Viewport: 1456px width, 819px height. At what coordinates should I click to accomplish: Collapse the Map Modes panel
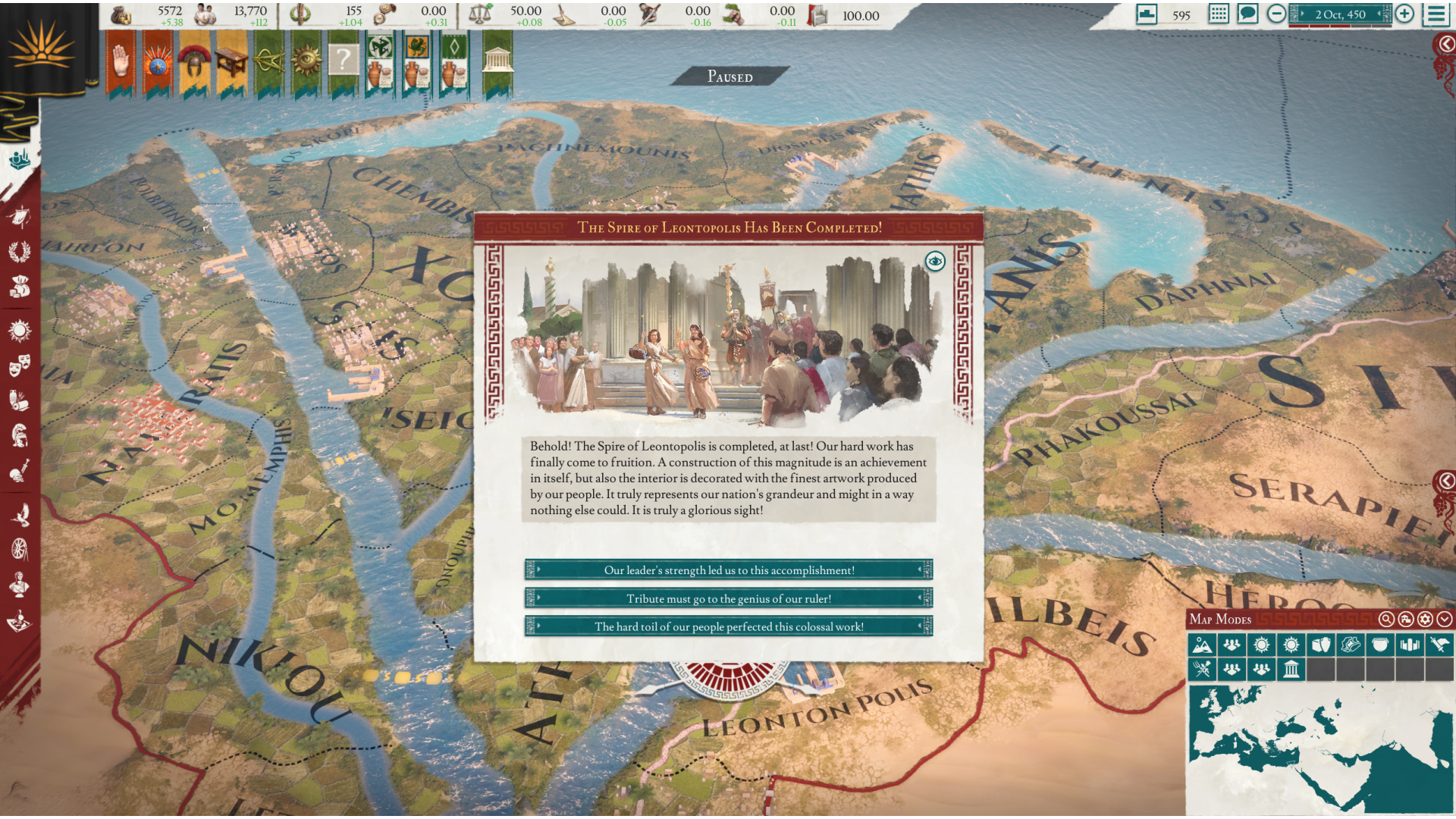(x=1445, y=620)
